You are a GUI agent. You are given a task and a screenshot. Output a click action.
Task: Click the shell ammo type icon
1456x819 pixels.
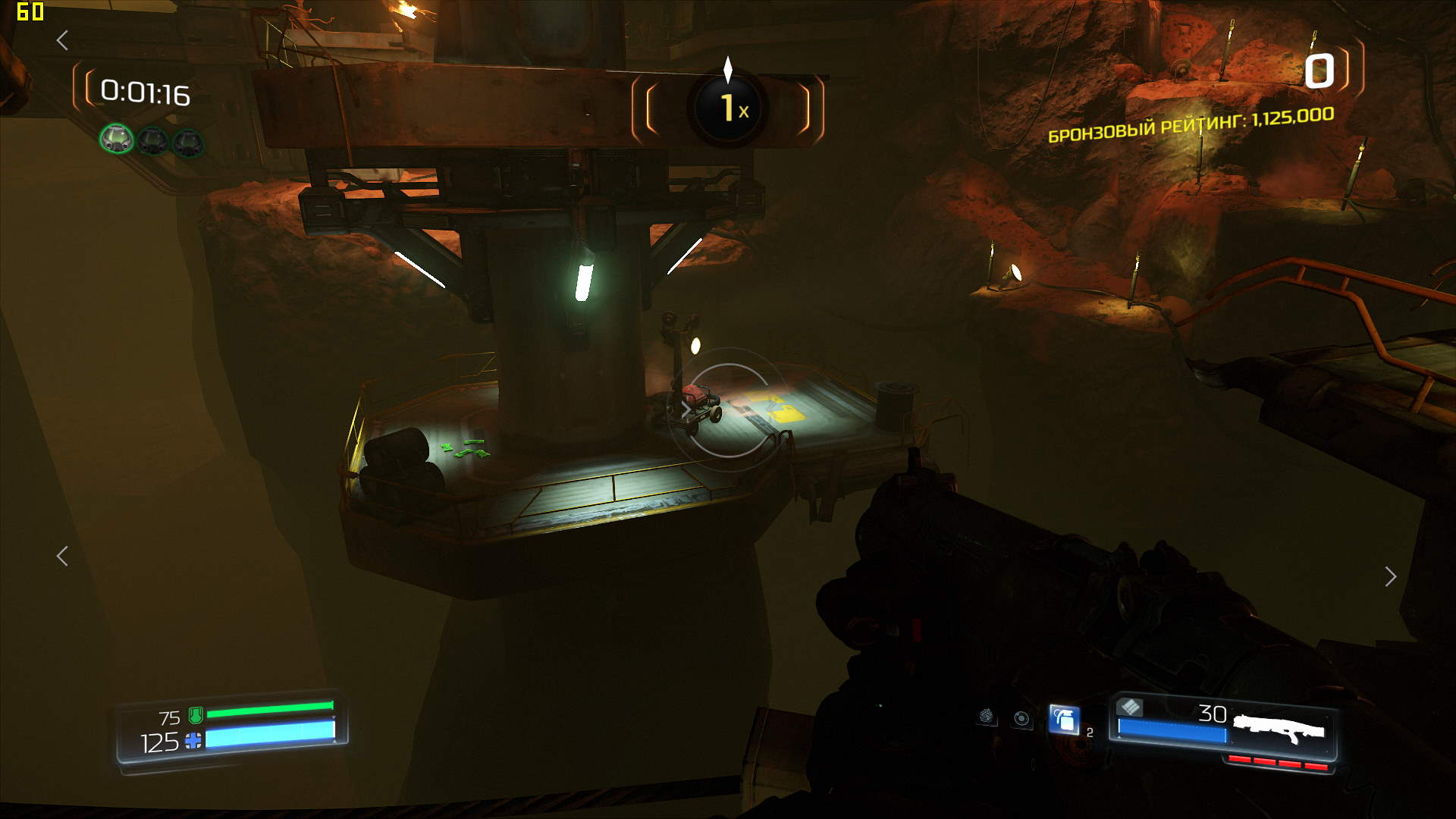(x=1130, y=708)
